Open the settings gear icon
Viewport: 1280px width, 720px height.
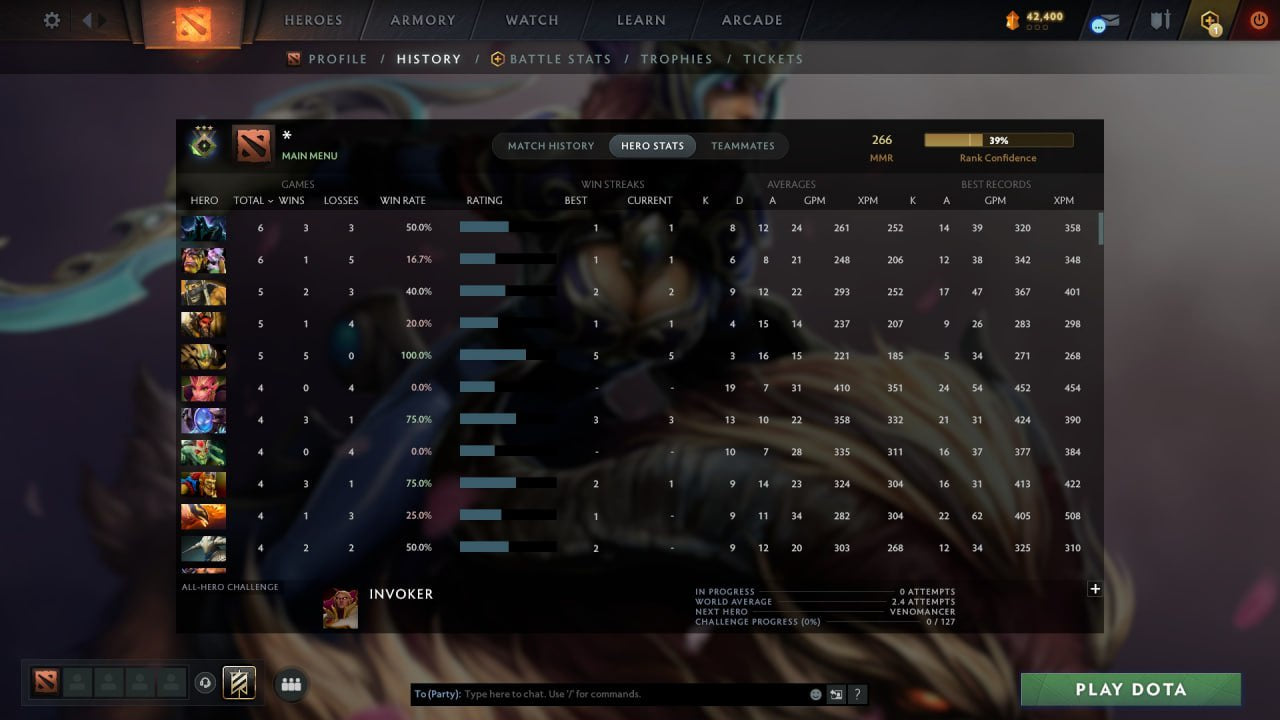(51, 19)
